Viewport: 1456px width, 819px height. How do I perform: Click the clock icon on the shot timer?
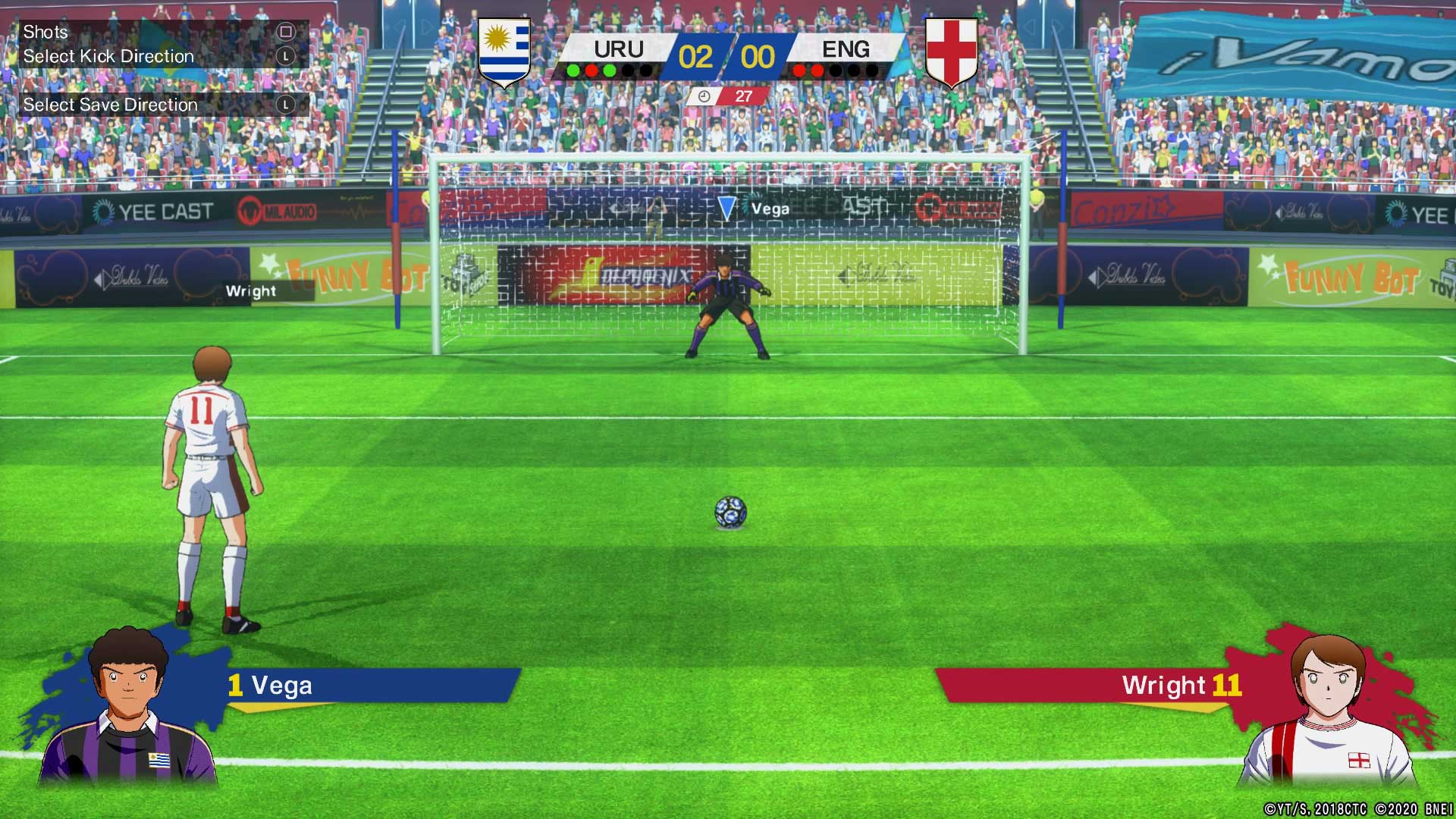[704, 97]
